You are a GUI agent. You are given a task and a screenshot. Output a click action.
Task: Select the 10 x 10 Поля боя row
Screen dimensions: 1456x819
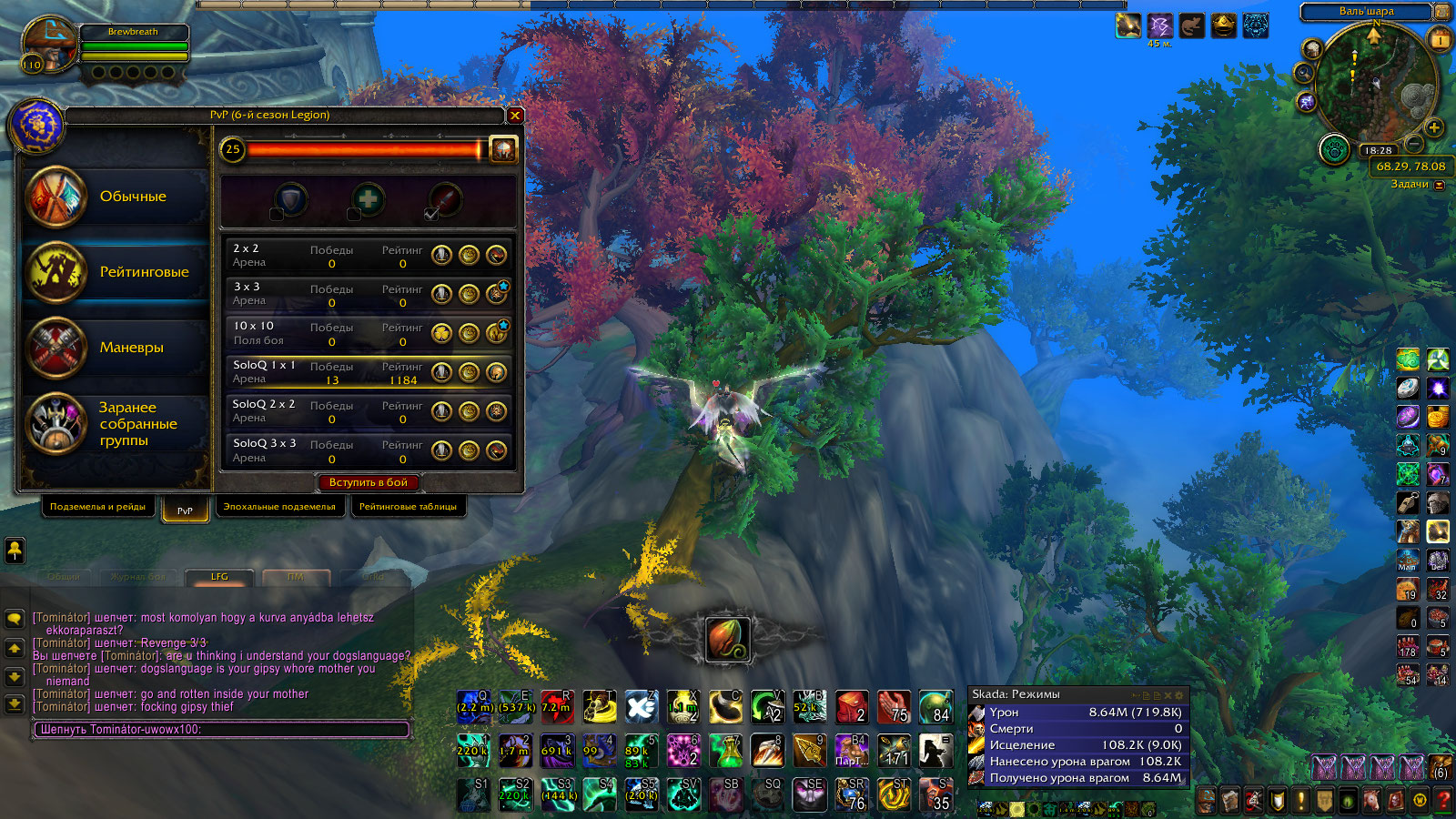[328, 333]
